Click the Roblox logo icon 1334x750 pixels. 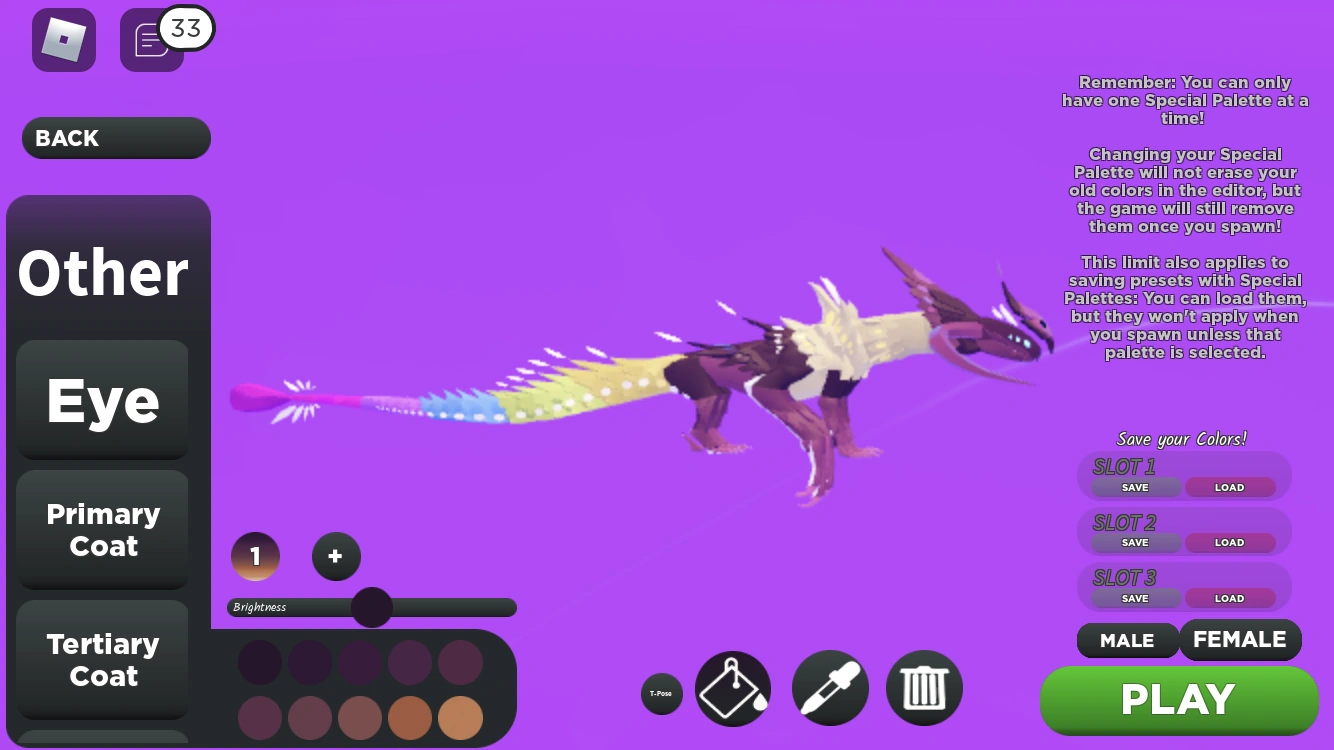[x=64, y=40]
